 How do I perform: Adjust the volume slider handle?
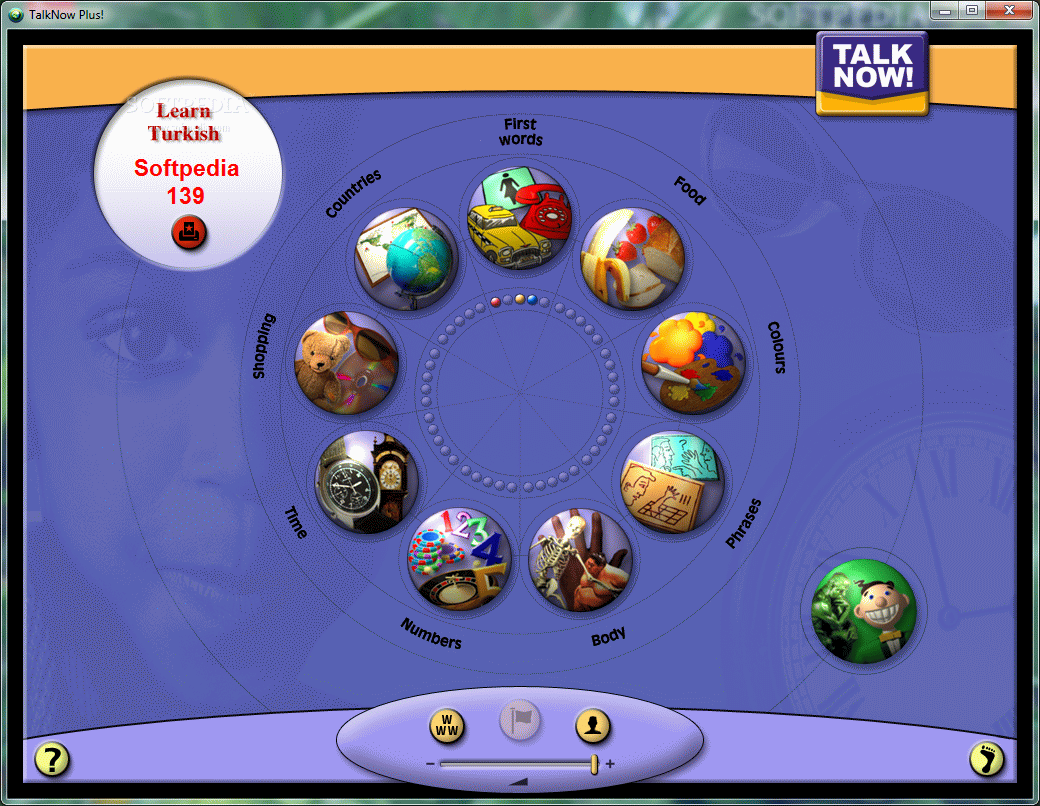(594, 764)
